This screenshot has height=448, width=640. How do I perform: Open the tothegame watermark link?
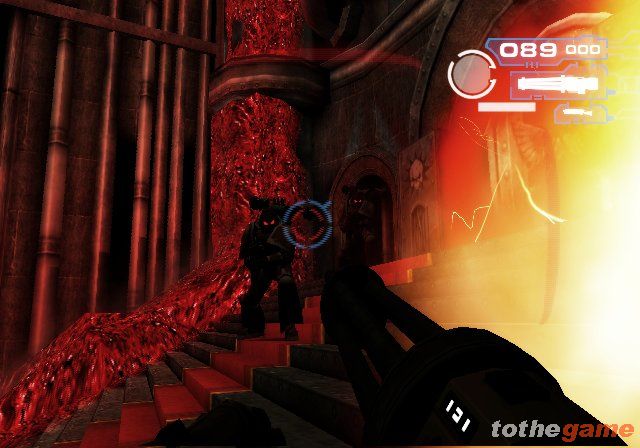point(561,430)
